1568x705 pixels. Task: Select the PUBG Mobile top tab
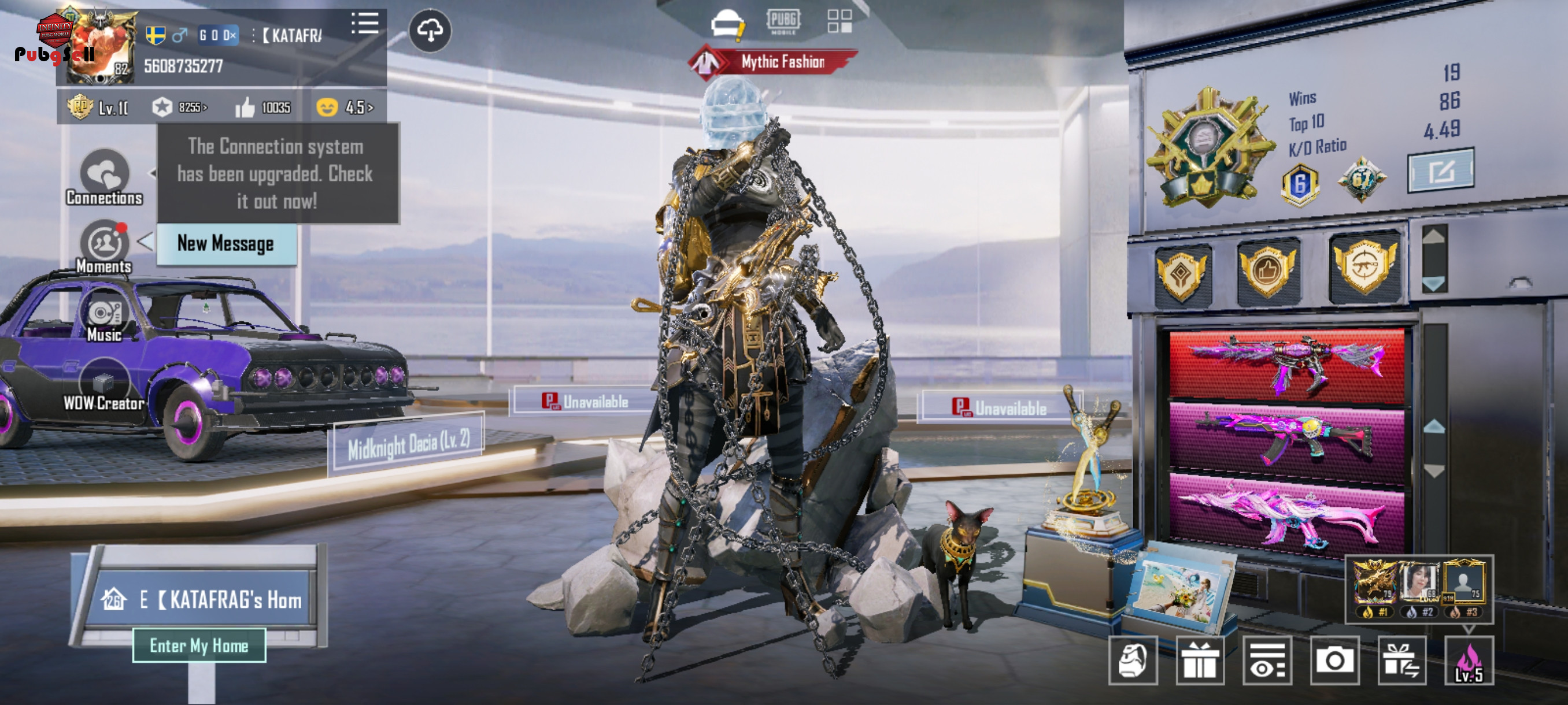(783, 22)
